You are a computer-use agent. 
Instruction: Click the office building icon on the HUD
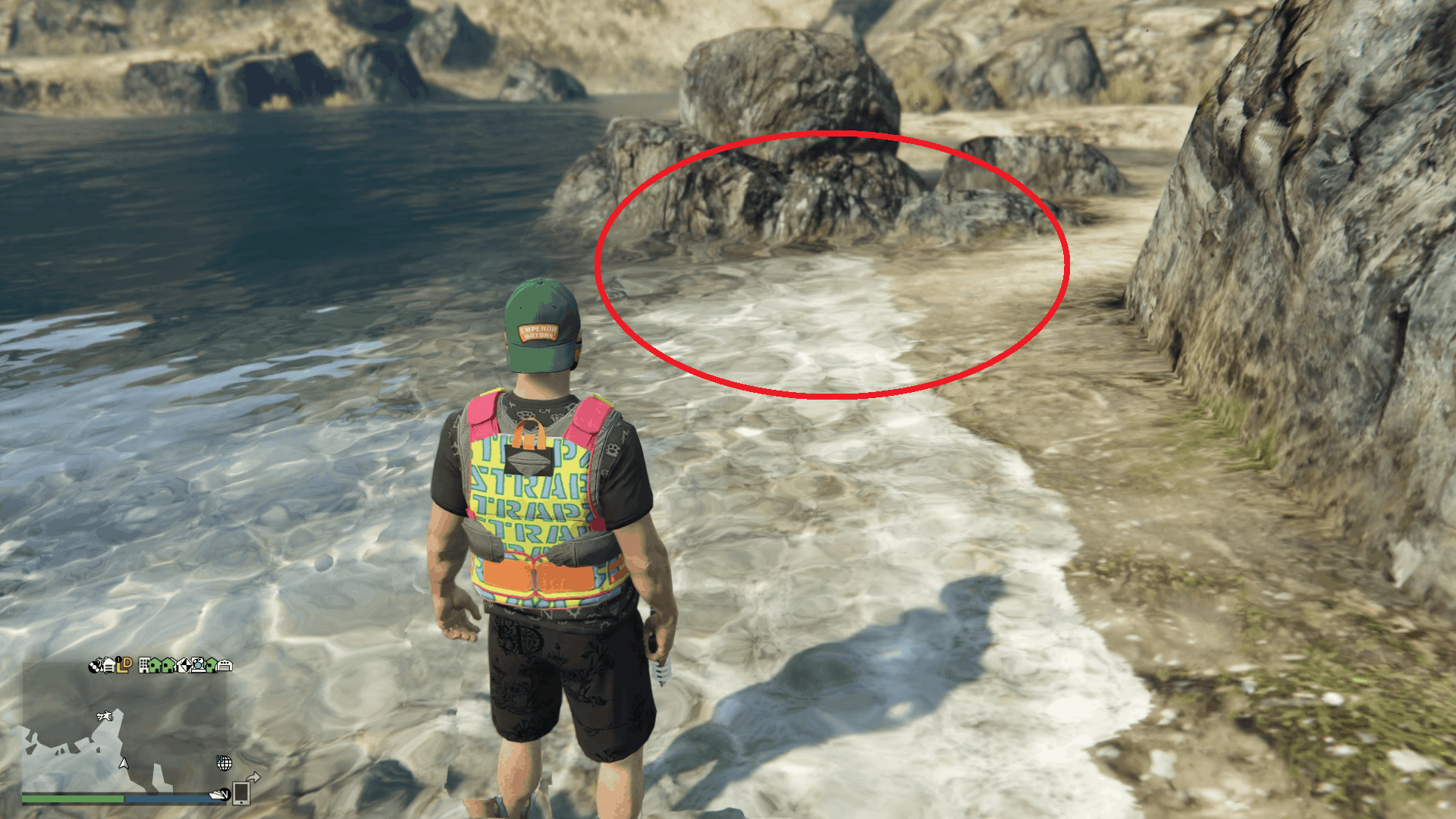(144, 665)
